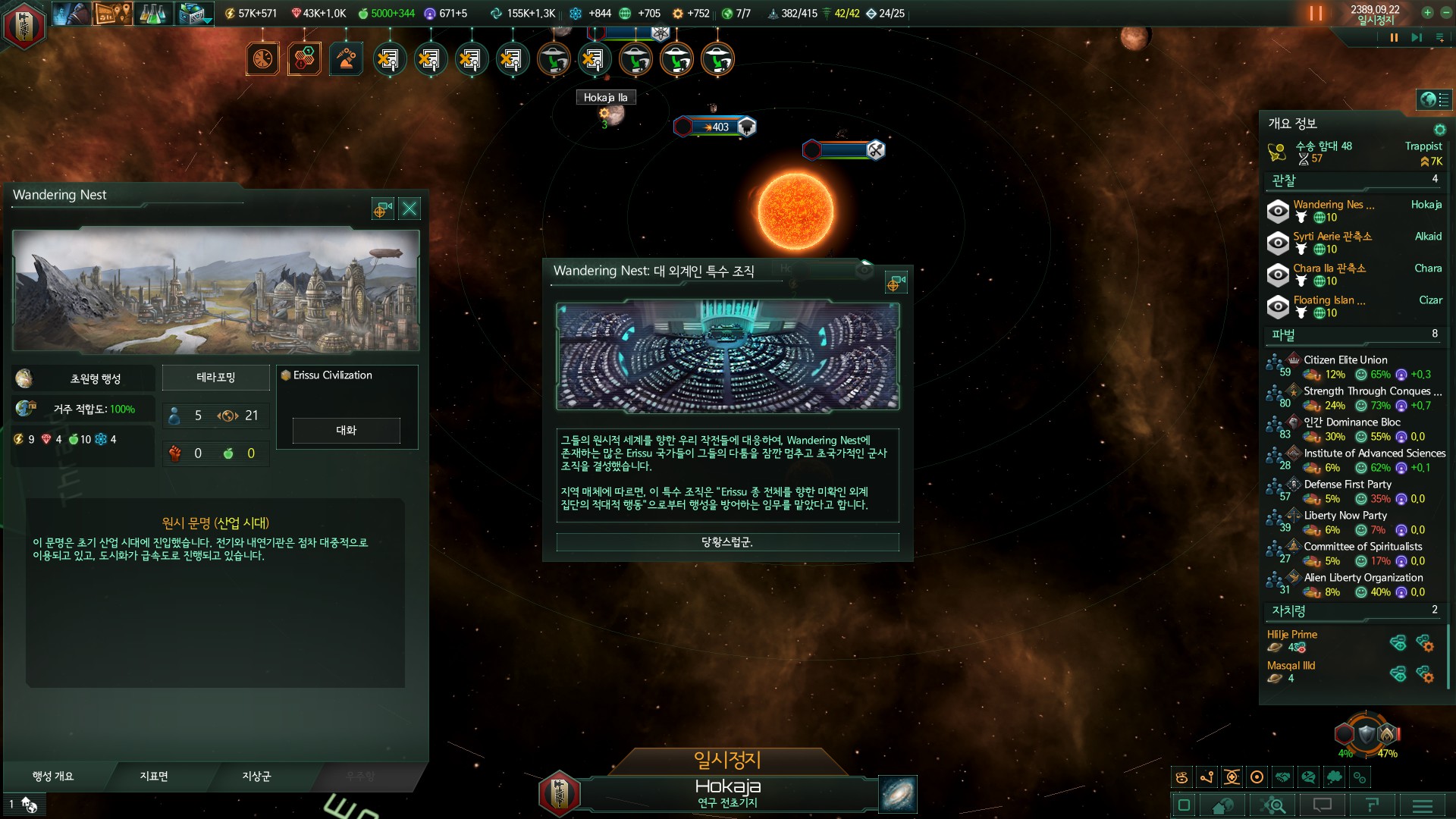The height and width of the screenshot is (819, 1456).
Task: Choose the 당황스럽군 event response
Action: tap(727, 542)
